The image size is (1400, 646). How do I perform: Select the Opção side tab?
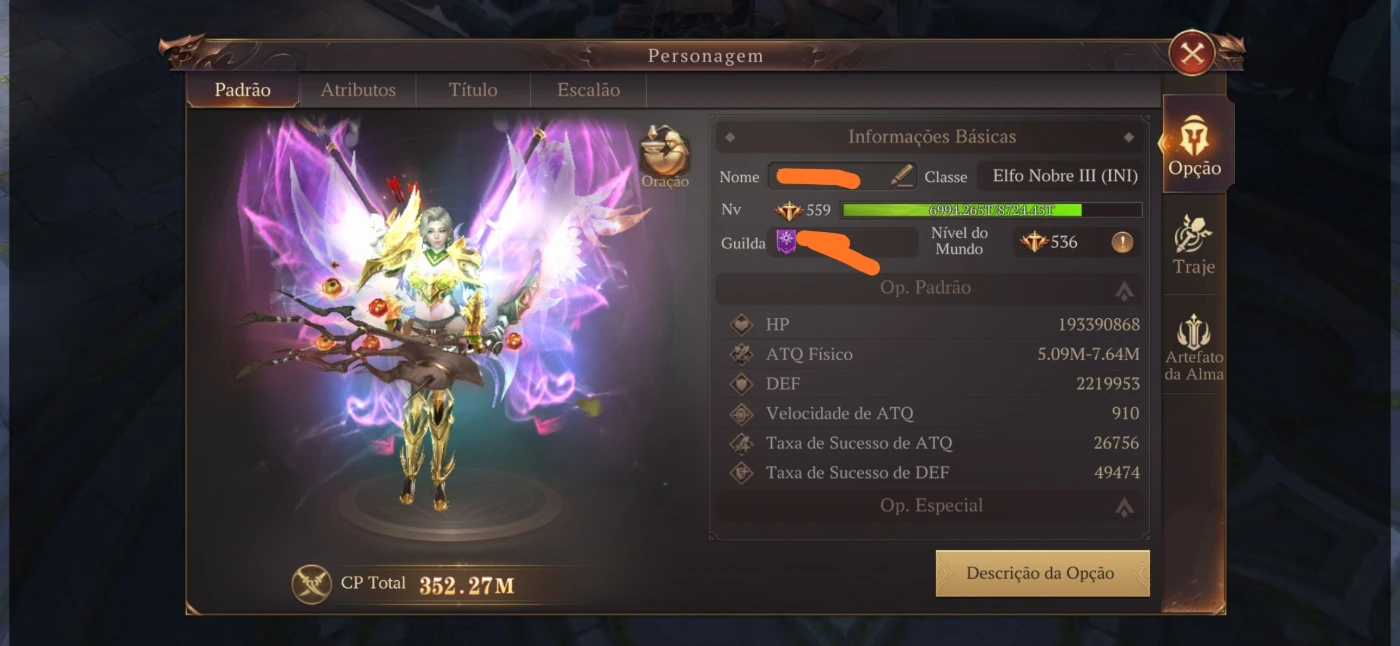coord(1194,146)
